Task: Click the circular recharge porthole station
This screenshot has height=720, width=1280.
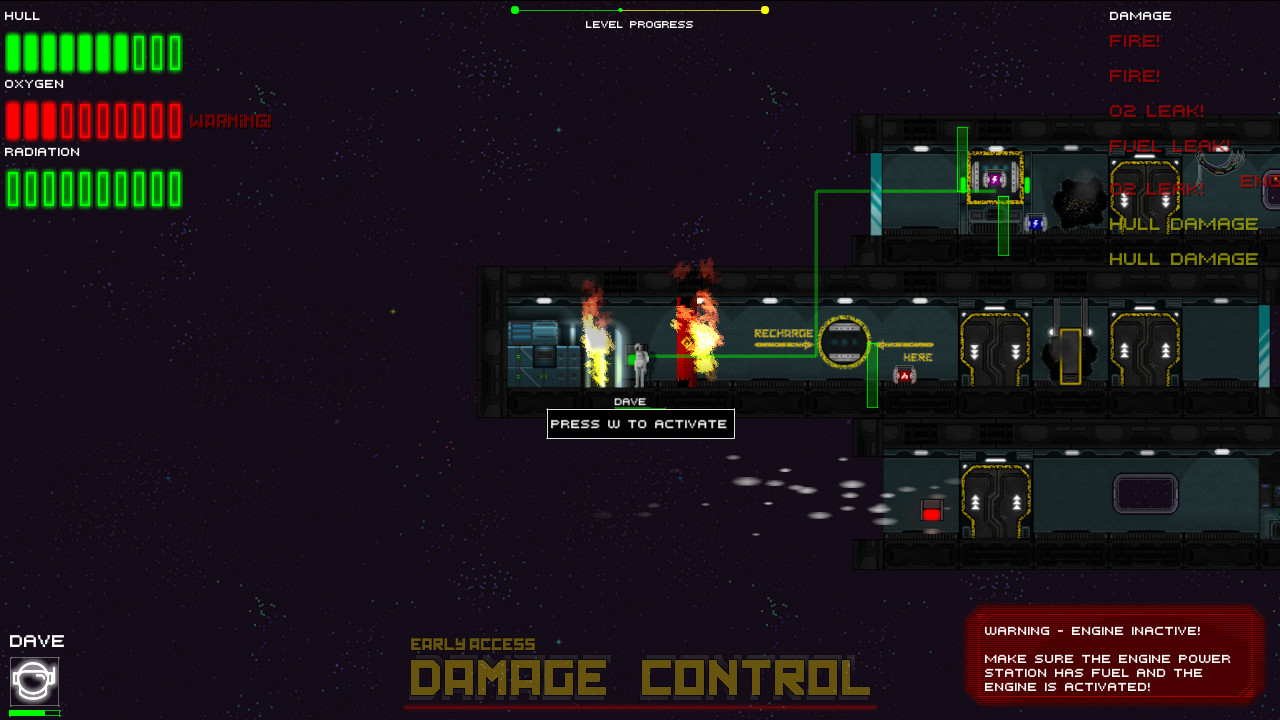Action: [843, 340]
